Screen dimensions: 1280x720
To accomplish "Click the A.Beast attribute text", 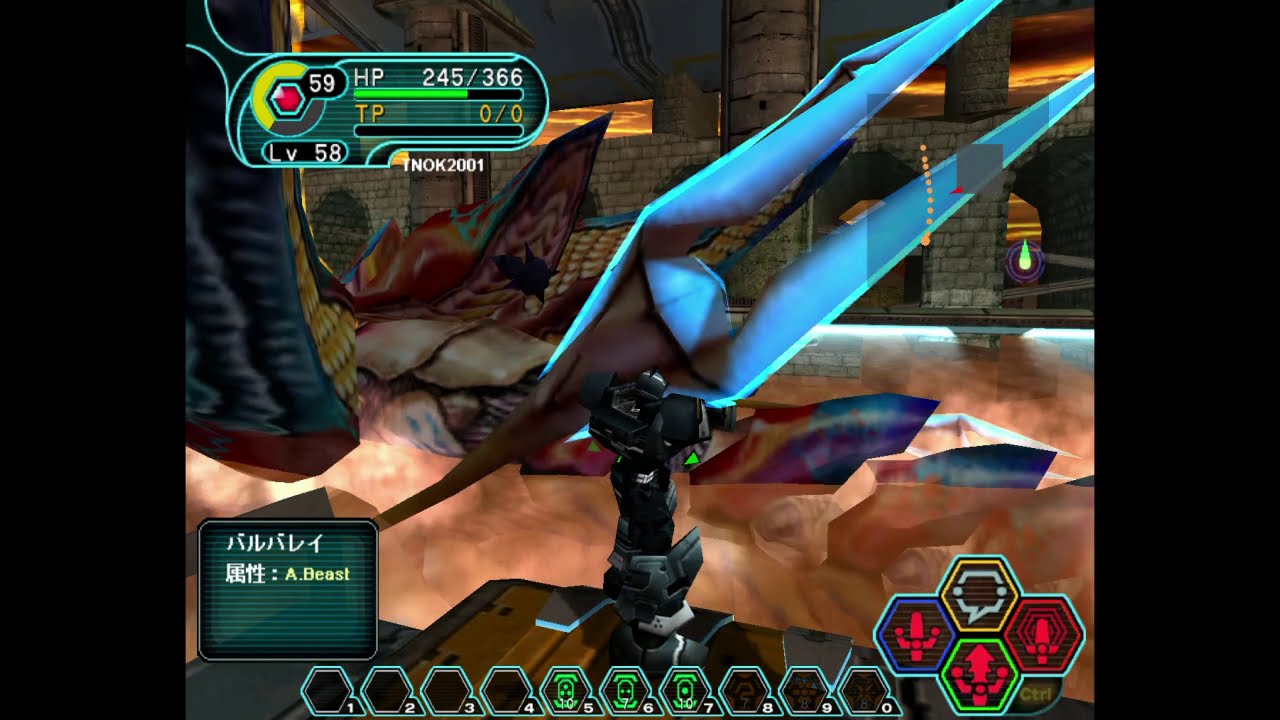I will (x=320, y=573).
